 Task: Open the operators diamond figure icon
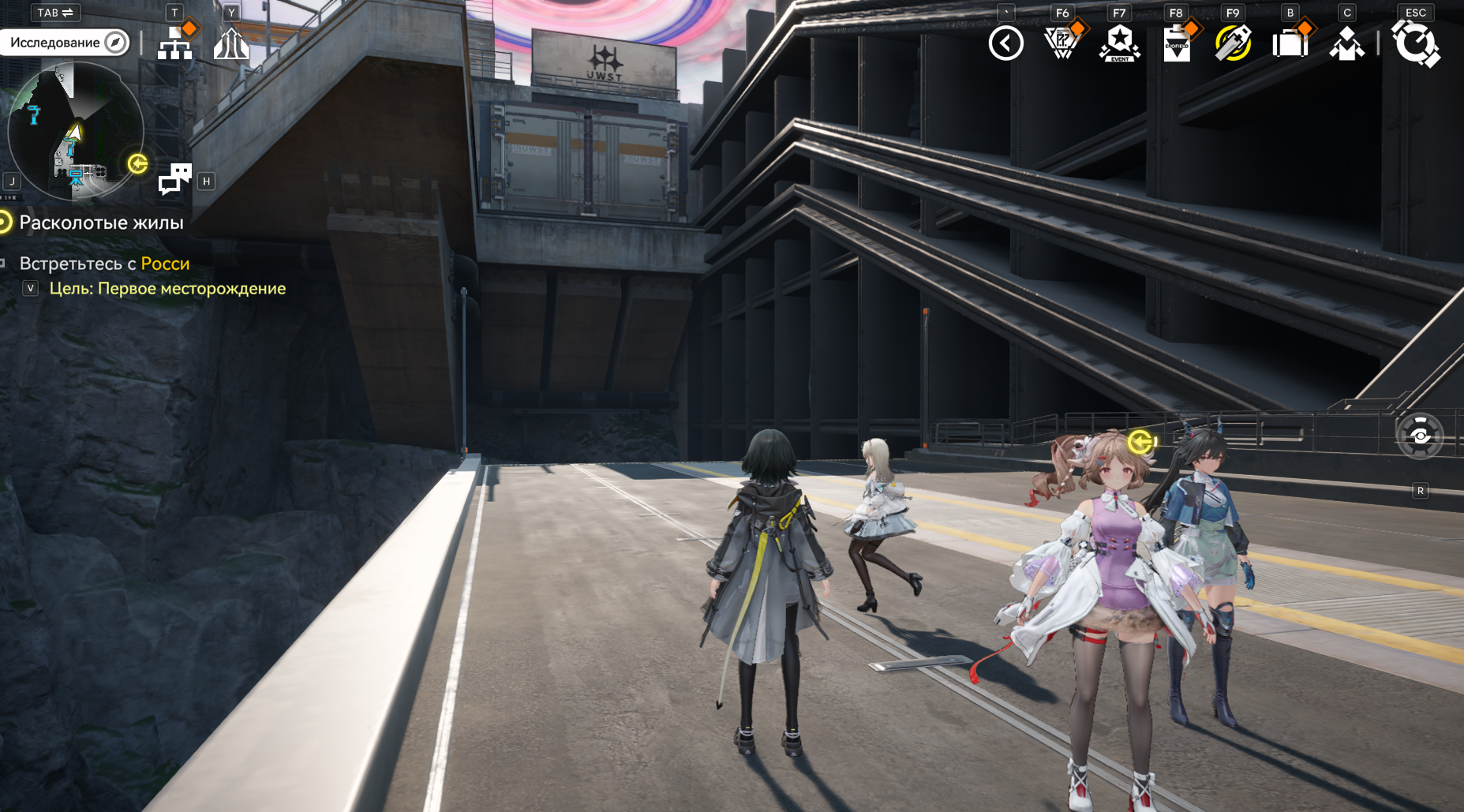point(1346,44)
